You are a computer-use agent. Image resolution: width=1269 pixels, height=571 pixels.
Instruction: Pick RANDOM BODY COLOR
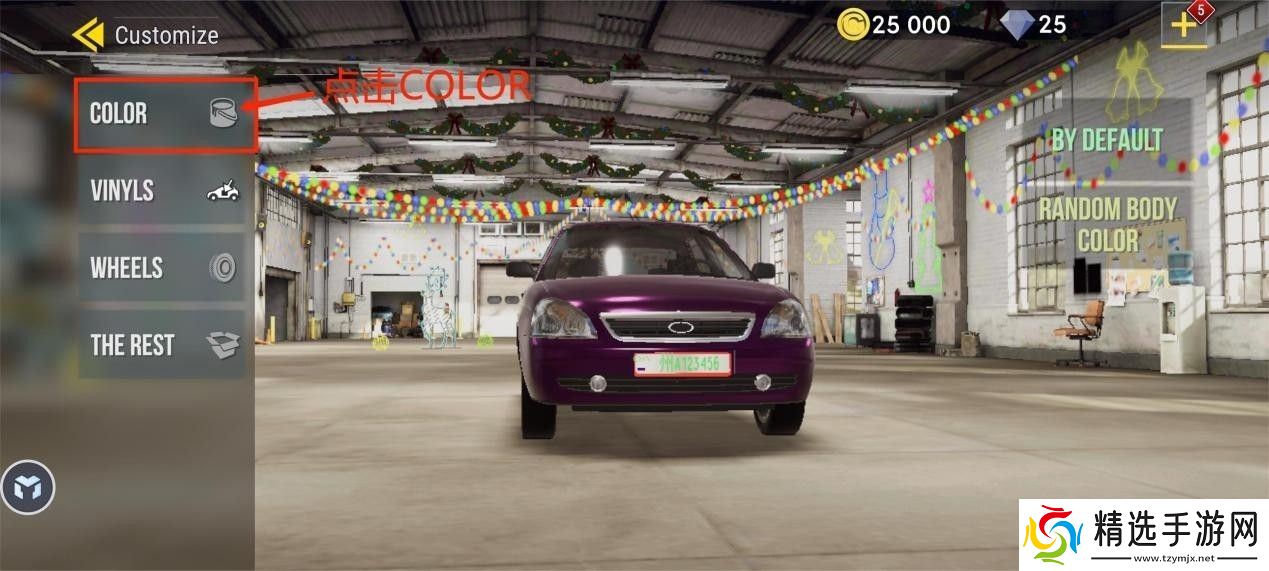point(1107,225)
